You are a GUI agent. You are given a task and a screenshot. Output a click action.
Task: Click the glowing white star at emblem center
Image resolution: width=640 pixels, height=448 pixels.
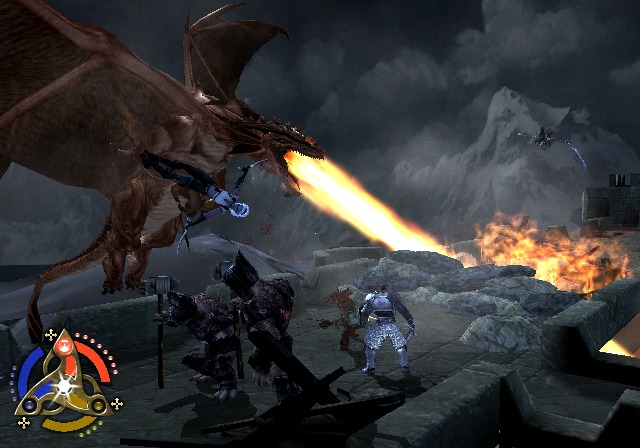[x=64, y=385]
